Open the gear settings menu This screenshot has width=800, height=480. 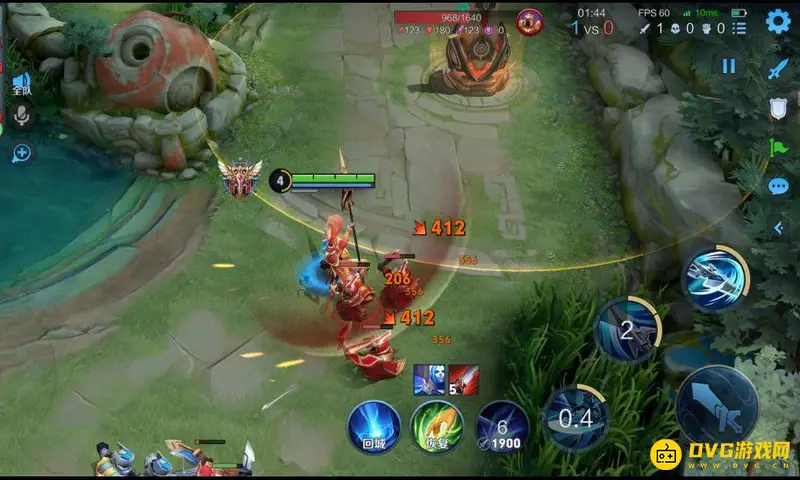tap(777, 22)
